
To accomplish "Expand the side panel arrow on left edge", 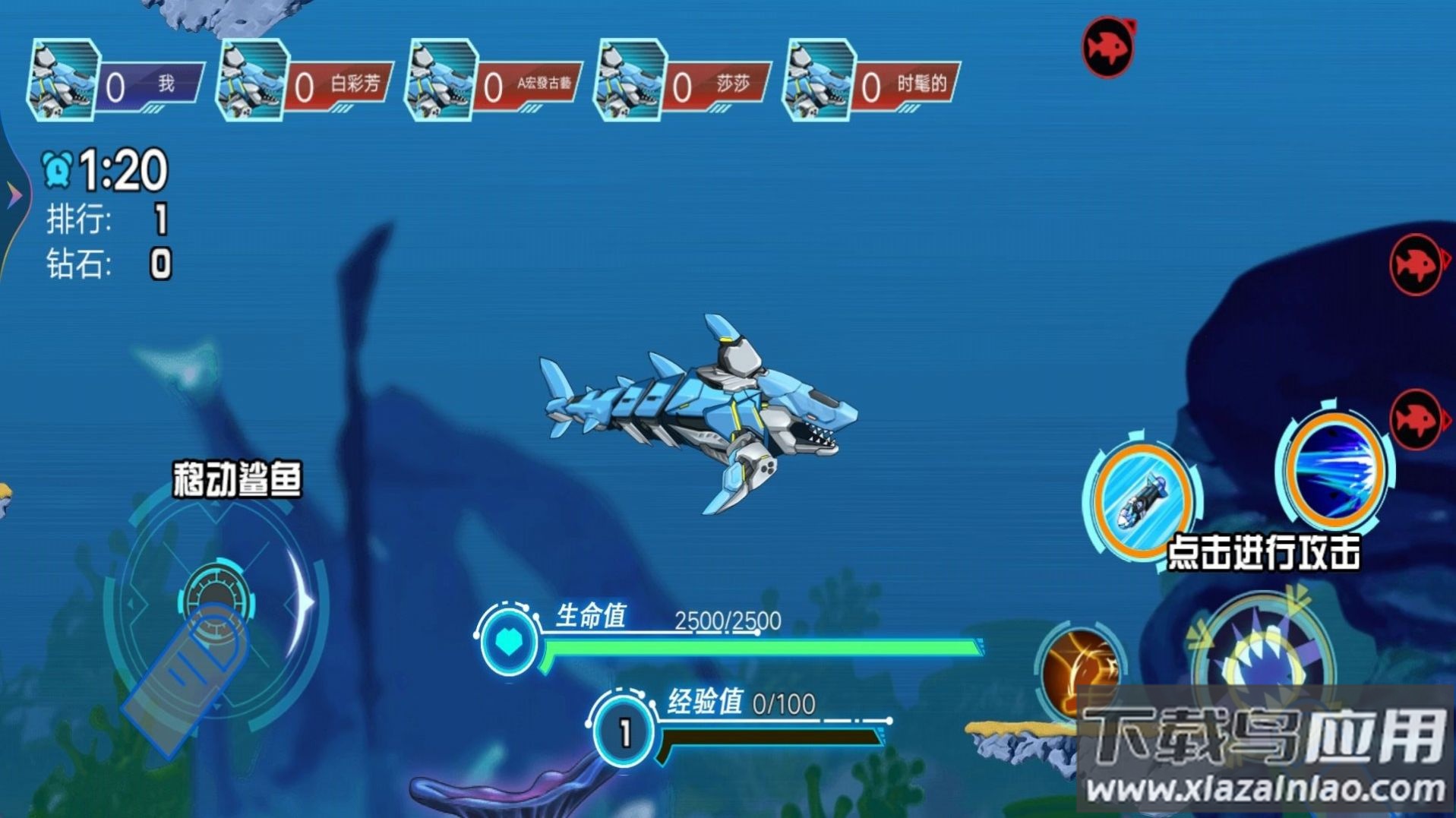I will tap(14, 195).
